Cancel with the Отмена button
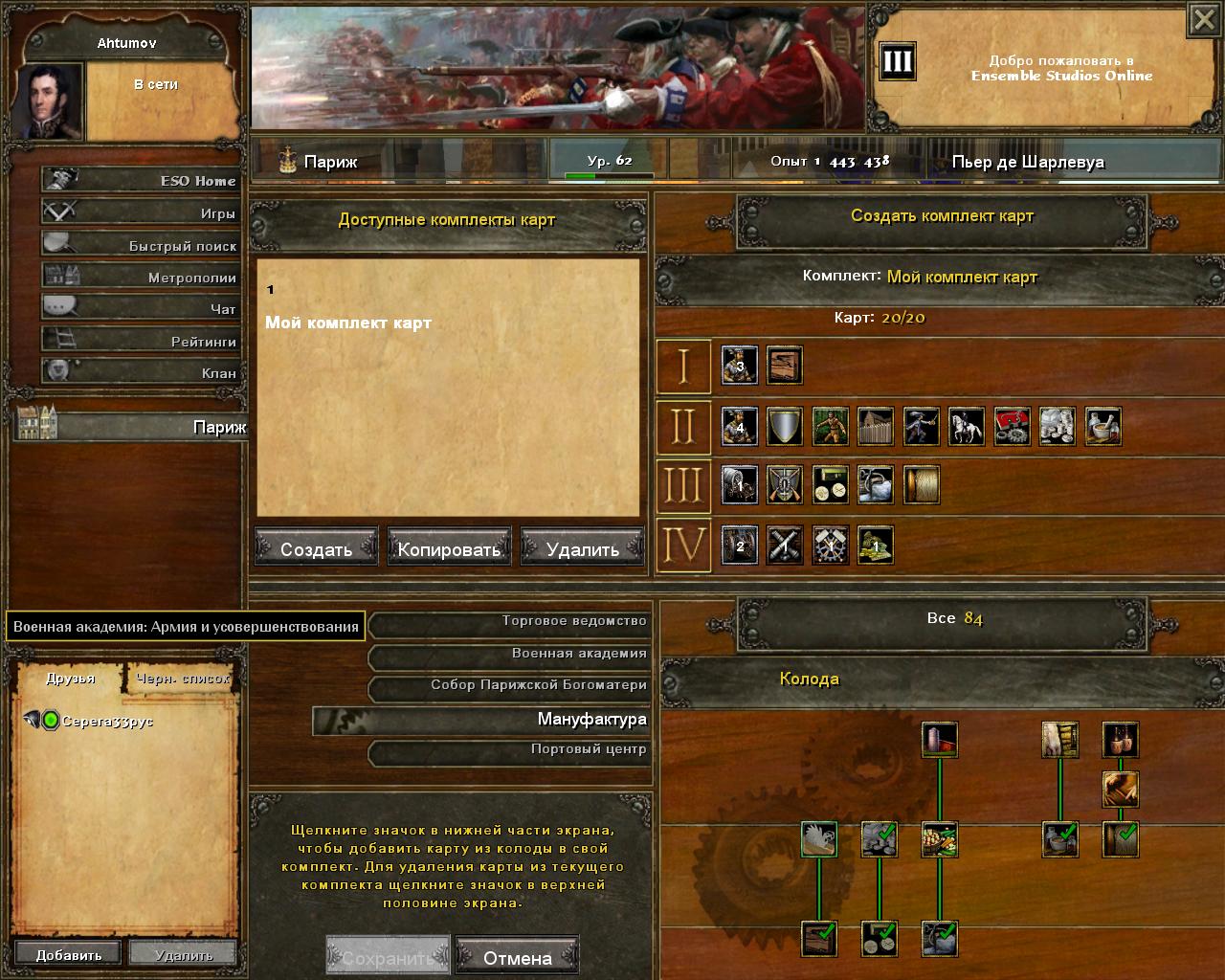Screen dimensions: 1225x980 517,957
